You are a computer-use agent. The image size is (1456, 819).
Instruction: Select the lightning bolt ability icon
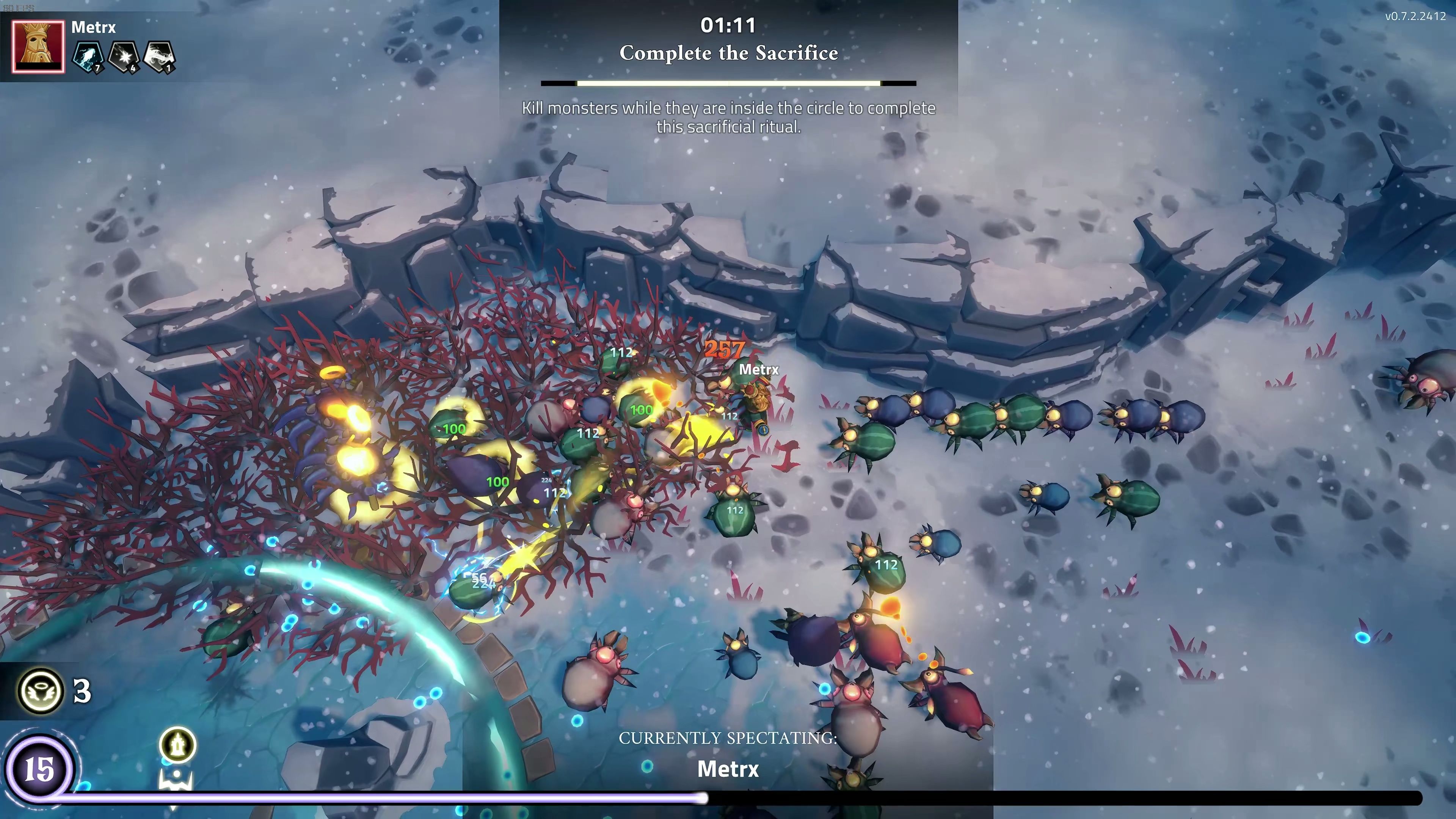88,56
